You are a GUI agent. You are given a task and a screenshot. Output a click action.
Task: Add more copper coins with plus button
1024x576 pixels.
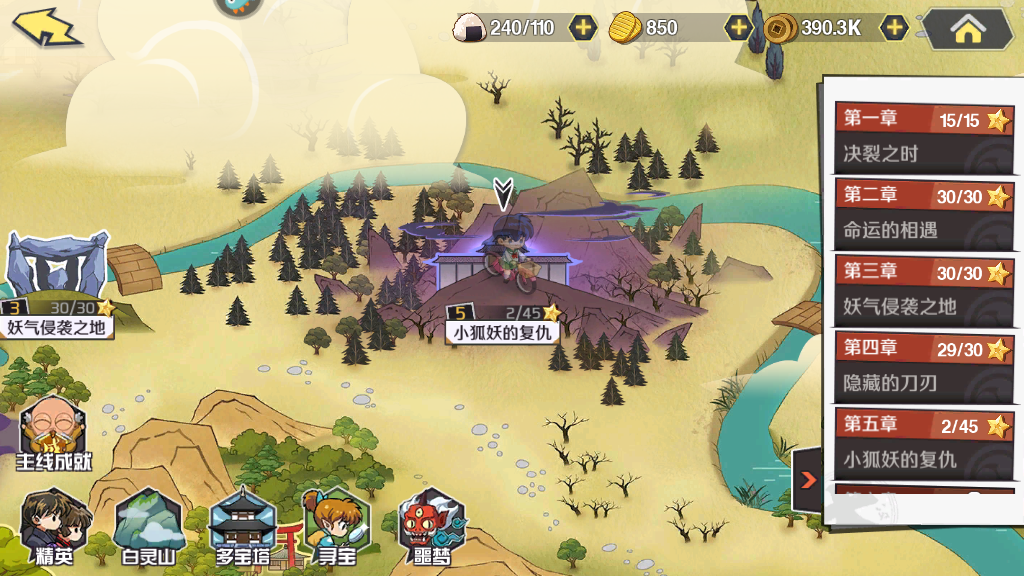(894, 28)
